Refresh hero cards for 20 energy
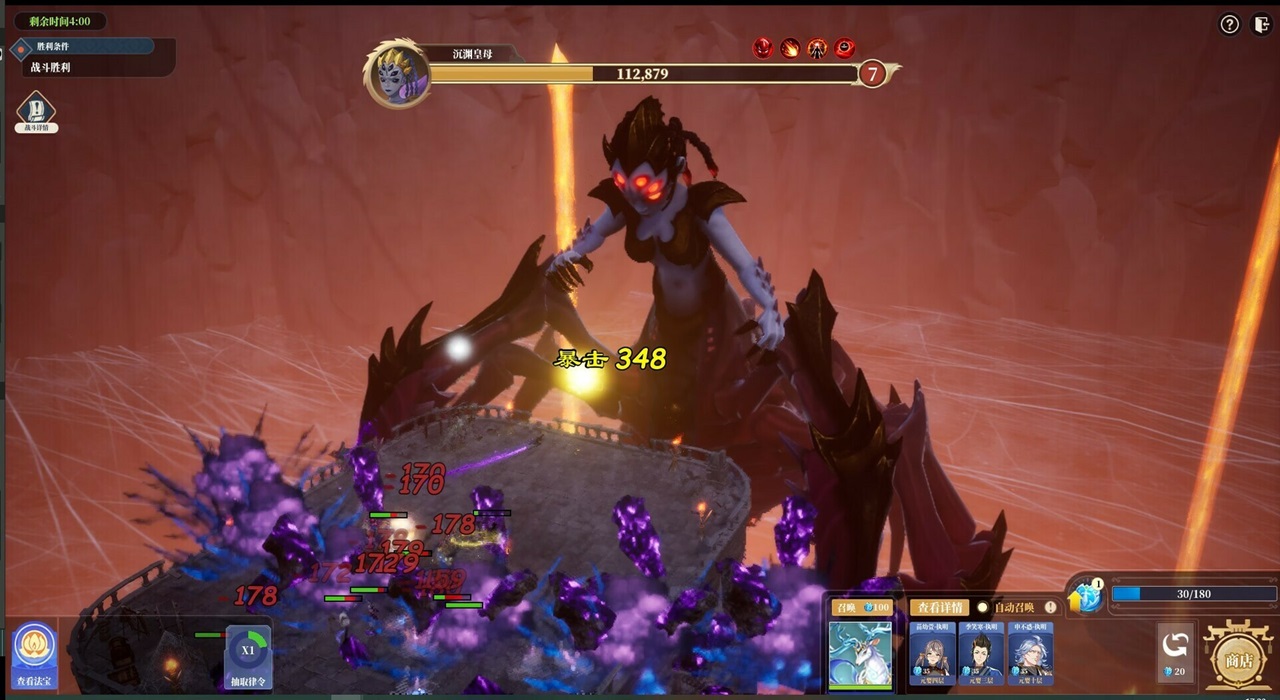 tap(1175, 652)
